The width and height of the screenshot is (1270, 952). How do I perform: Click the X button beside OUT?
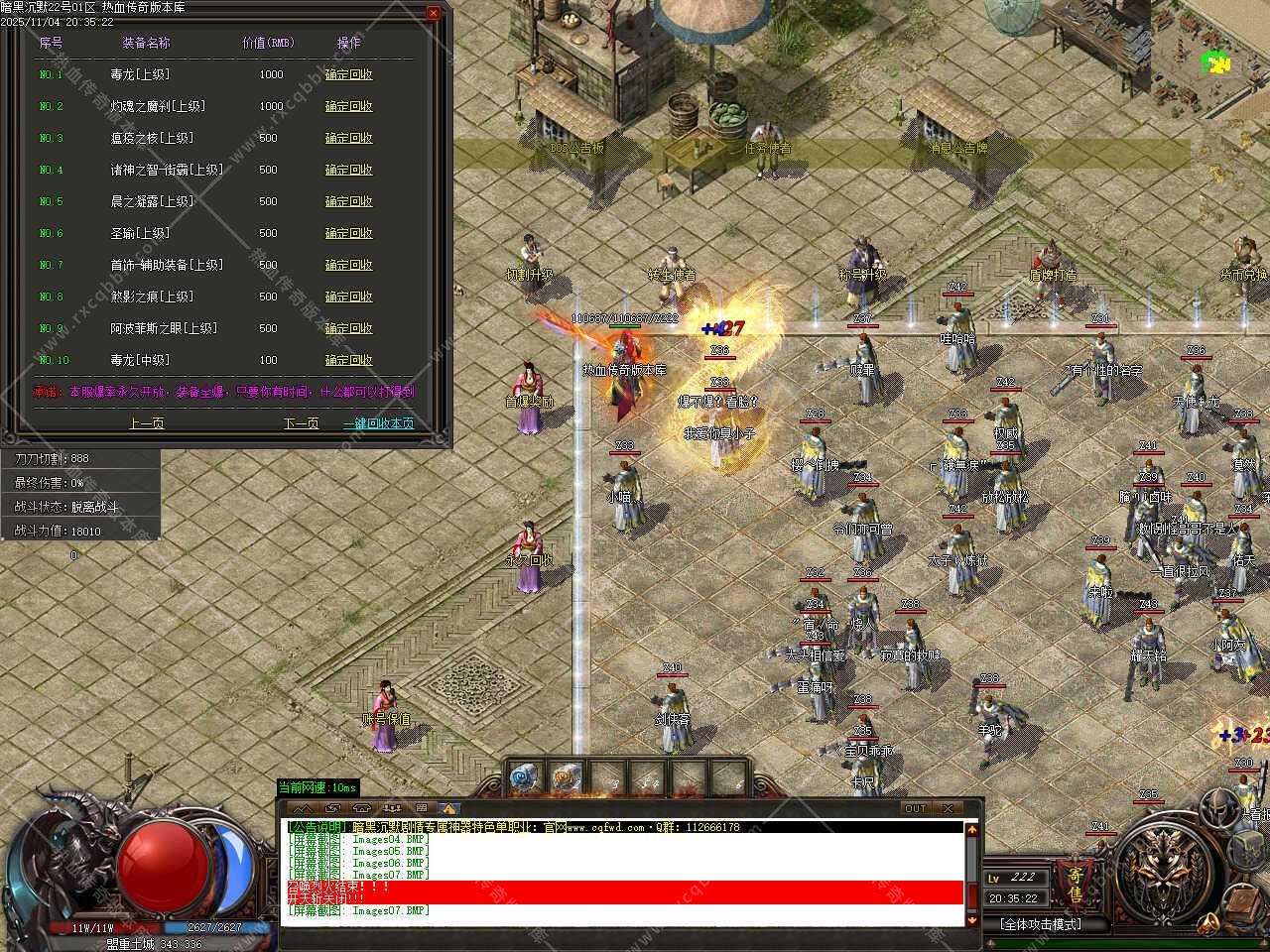(x=947, y=808)
